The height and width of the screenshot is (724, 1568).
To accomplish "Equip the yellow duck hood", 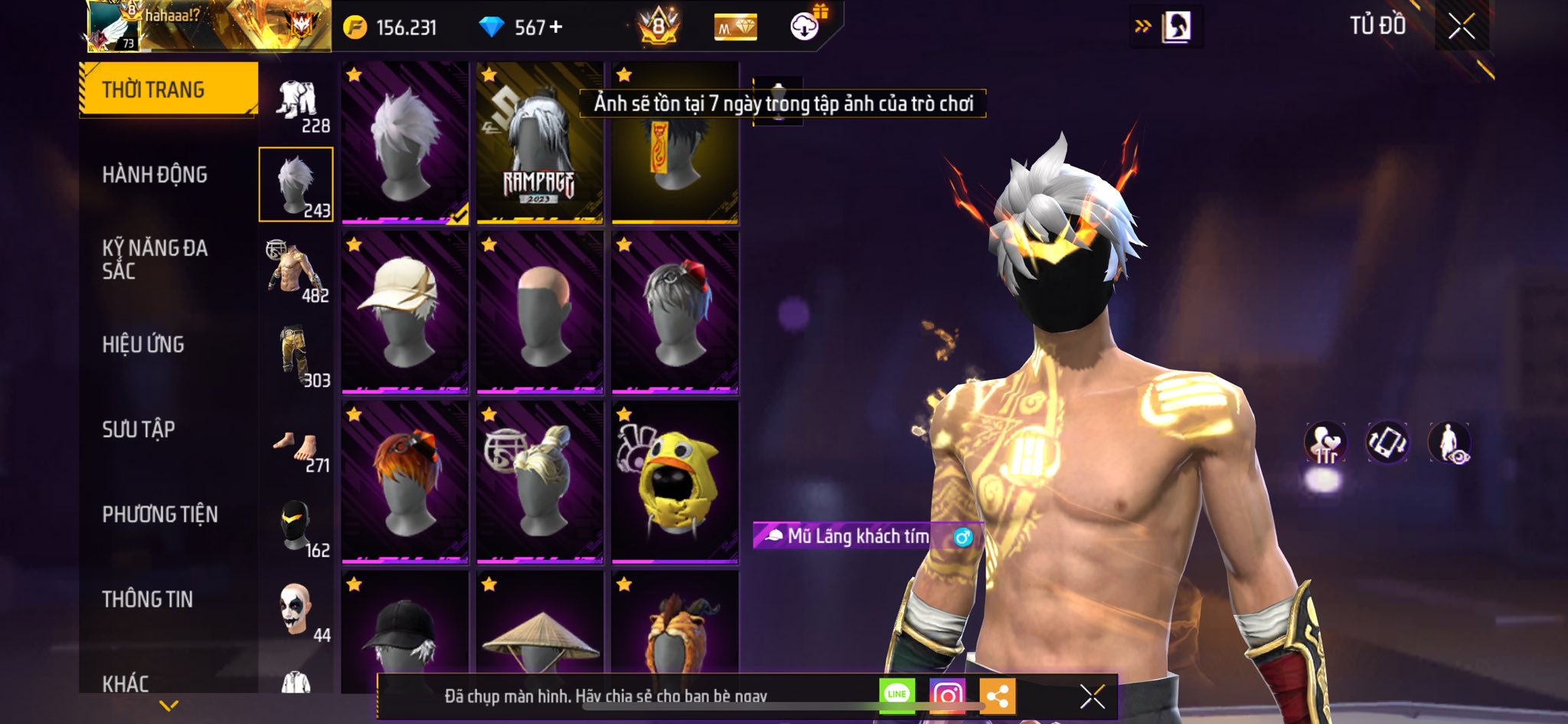I will [x=675, y=483].
